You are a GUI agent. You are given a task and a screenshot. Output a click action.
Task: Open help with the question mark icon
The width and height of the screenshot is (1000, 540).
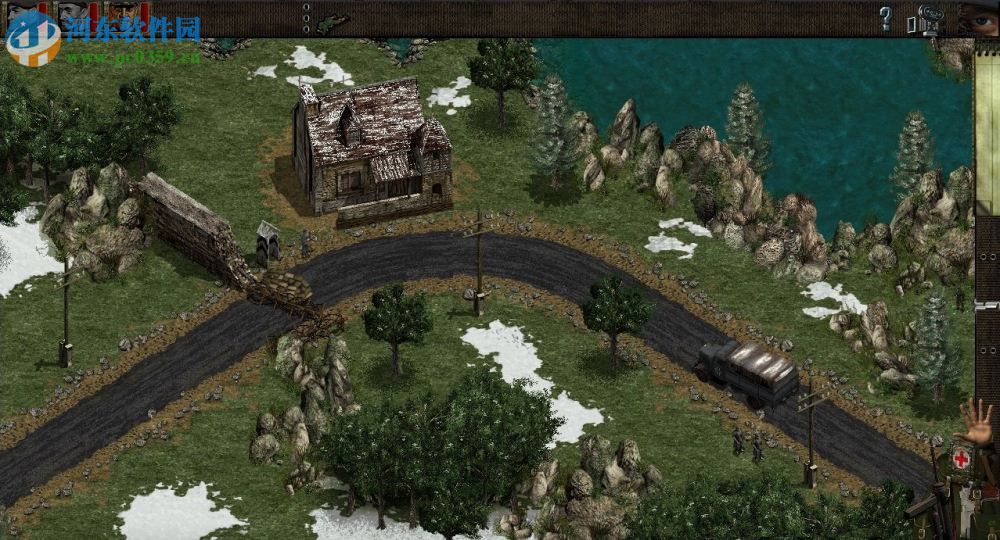click(885, 18)
